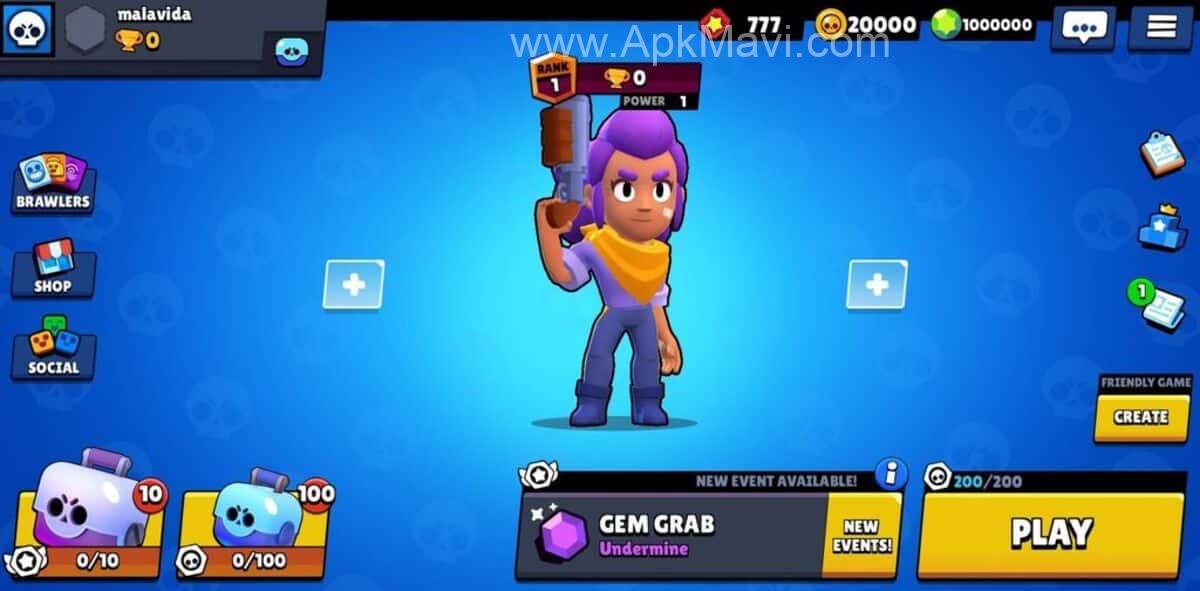Open the Brawlers menu
The image size is (1200, 591).
point(53,184)
